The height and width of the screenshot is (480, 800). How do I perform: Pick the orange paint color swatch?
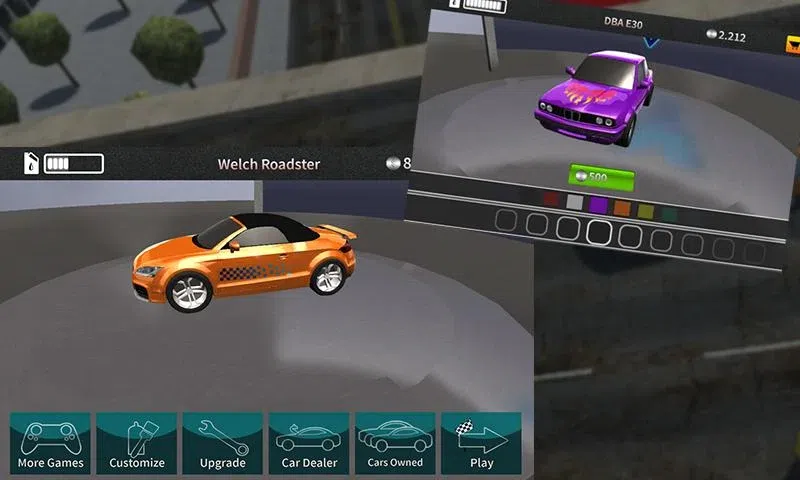coord(622,208)
